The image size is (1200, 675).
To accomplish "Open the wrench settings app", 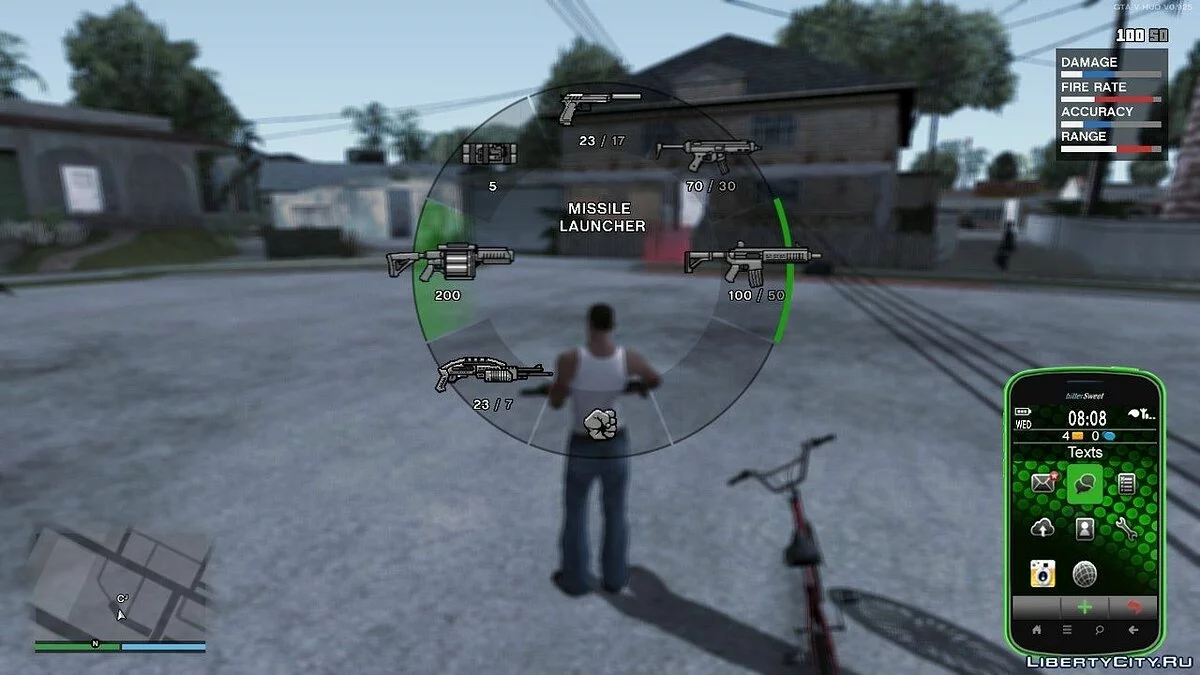I will [1126, 529].
